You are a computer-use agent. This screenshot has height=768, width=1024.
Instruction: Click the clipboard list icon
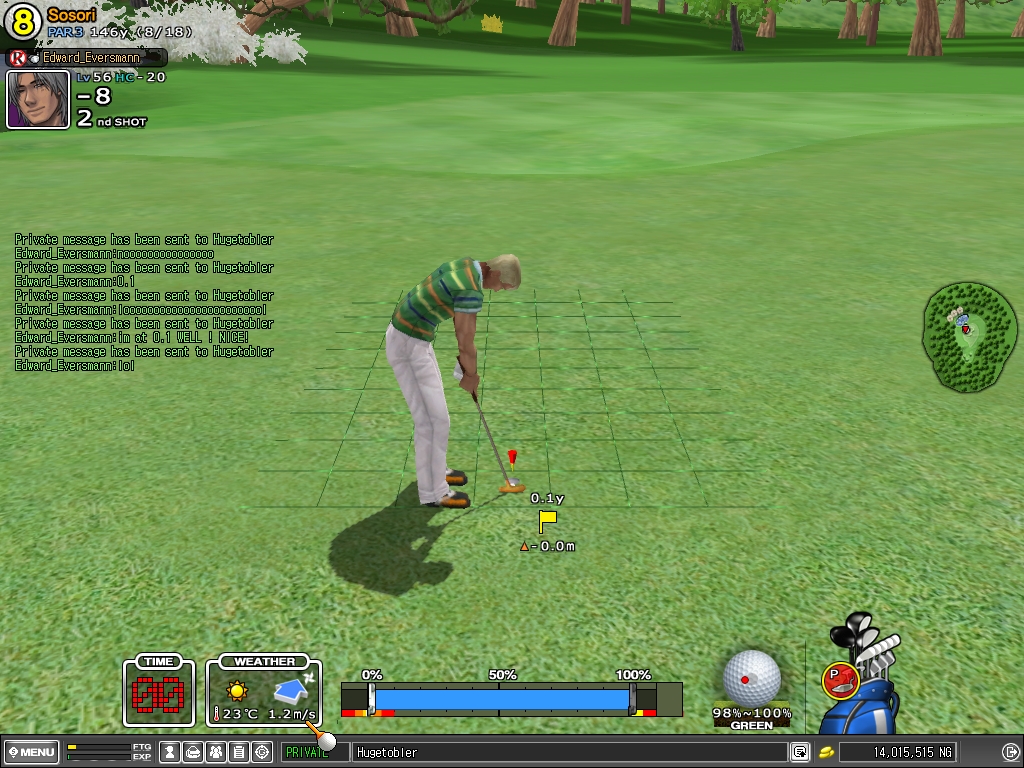[x=239, y=752]
